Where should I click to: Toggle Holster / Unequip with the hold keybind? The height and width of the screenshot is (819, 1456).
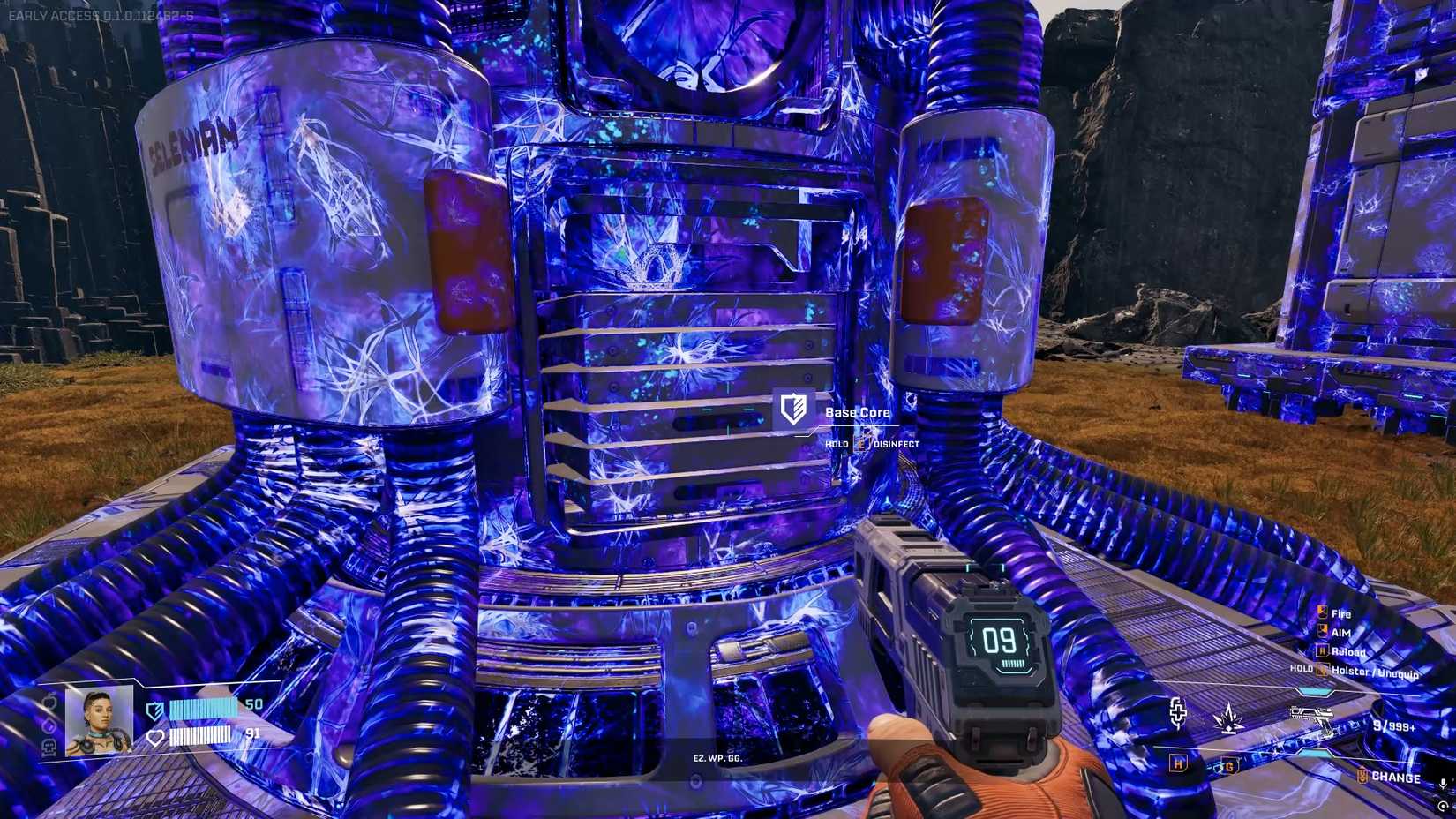coord(1374,672)
